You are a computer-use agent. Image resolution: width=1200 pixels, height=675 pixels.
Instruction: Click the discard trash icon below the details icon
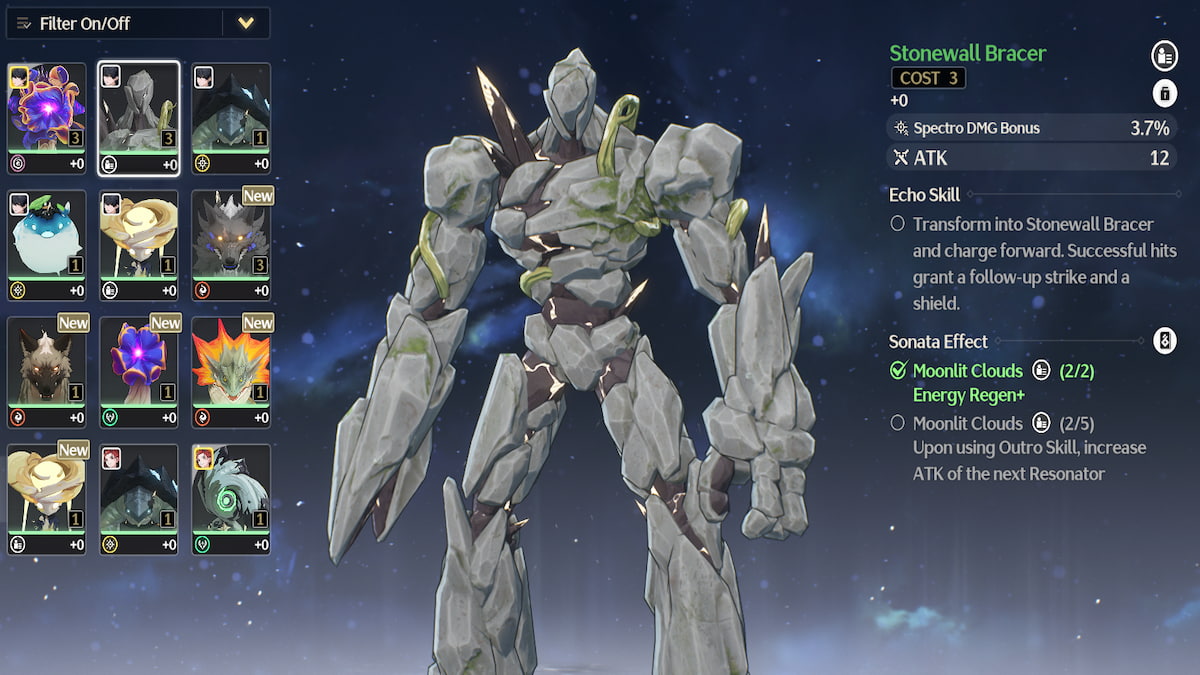click(x=1163, y=94)
